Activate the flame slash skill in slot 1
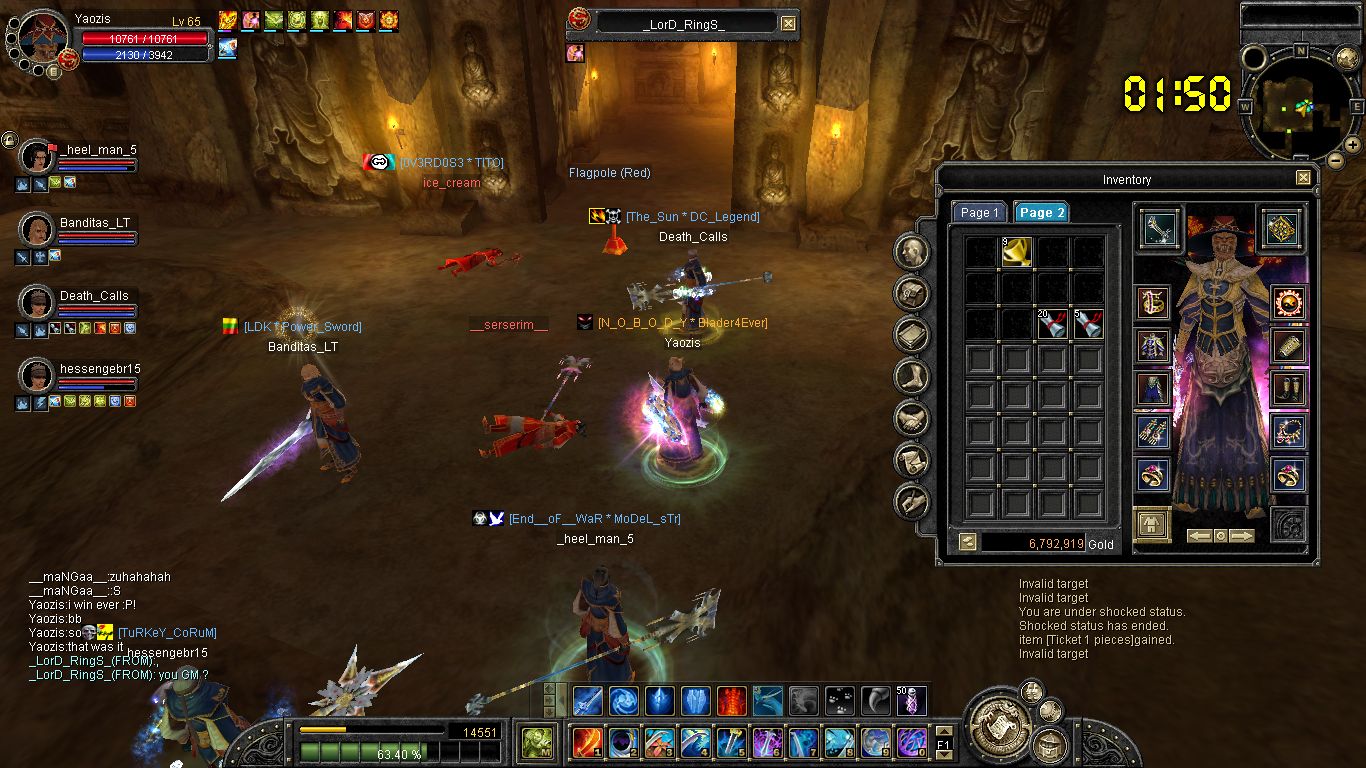The image size is (1366, 768). (x=588, y=742)
